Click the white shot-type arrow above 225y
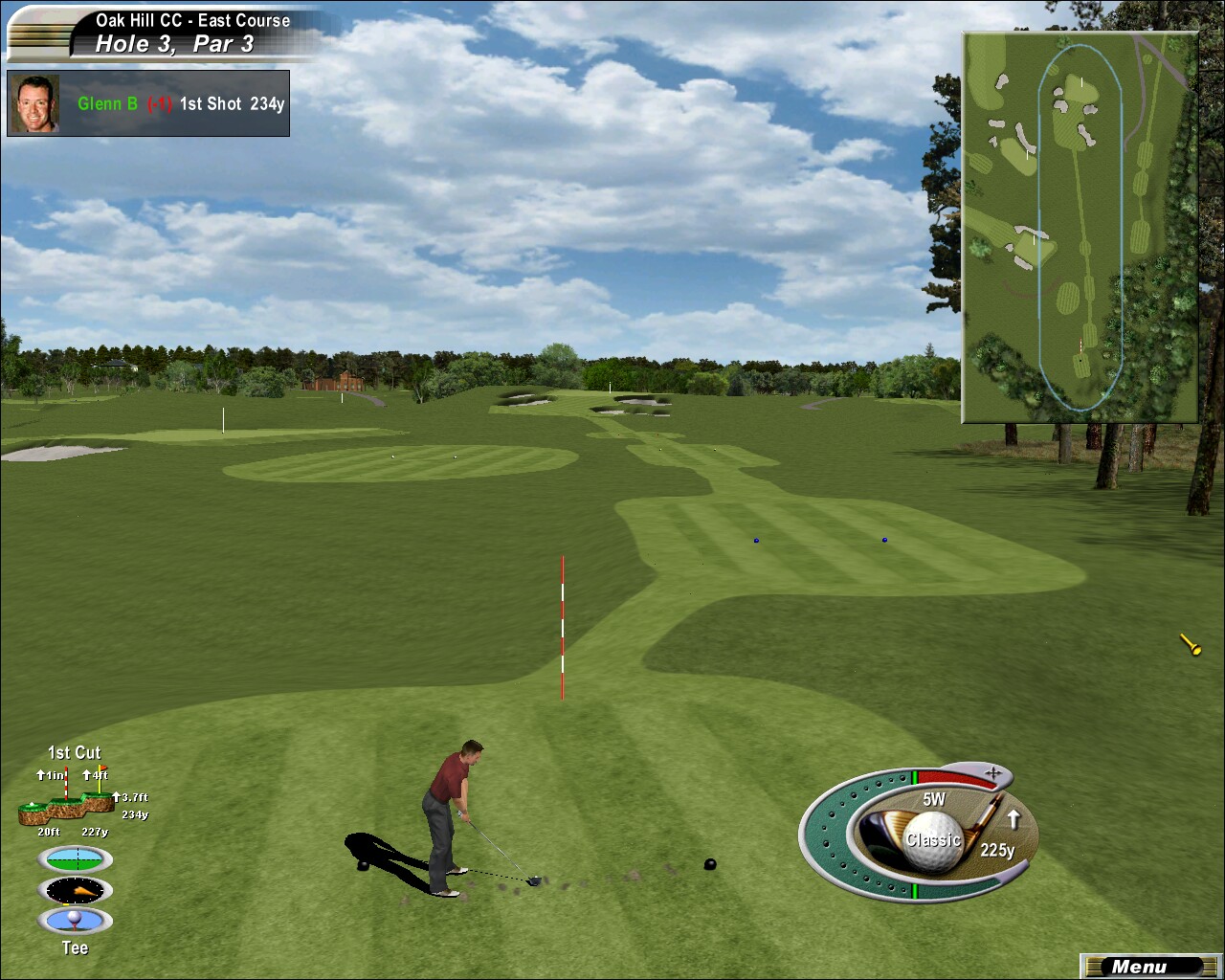 click(1013, 819)
